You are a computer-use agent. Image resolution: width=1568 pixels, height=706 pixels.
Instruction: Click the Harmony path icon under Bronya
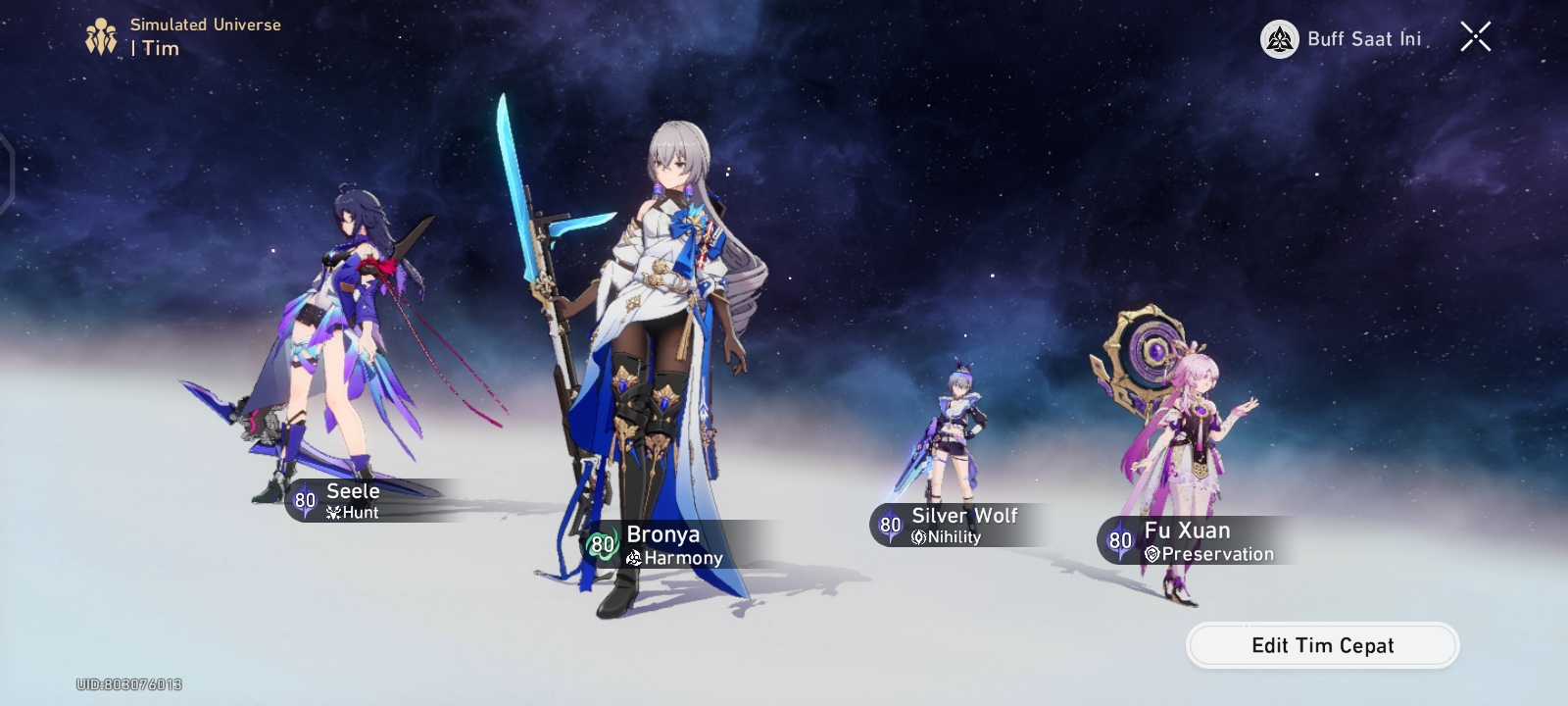tap(634, 557)
